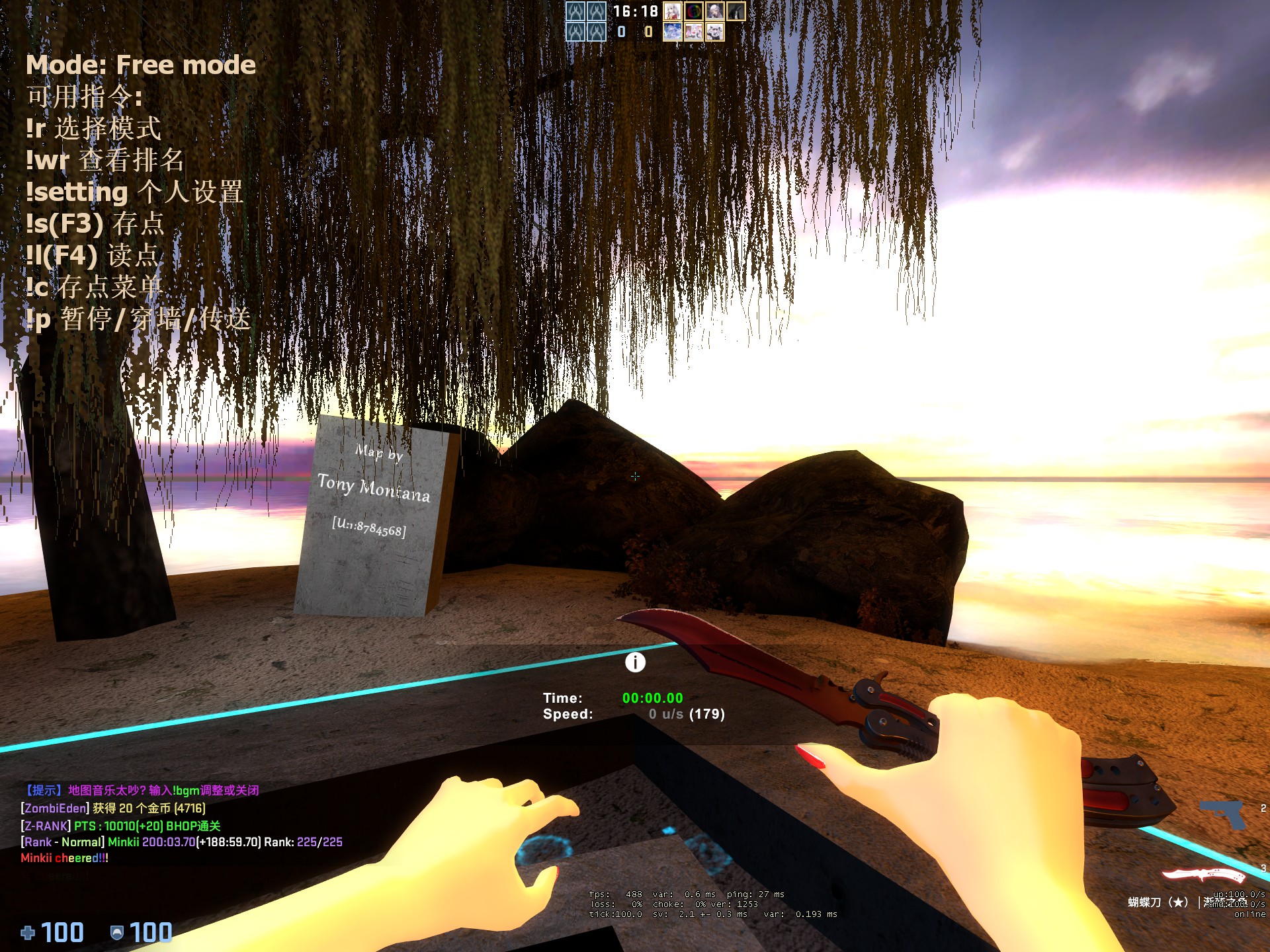Open the rainbow ring player avatar
1270x952 pixels.
click(x=693, y=11)
